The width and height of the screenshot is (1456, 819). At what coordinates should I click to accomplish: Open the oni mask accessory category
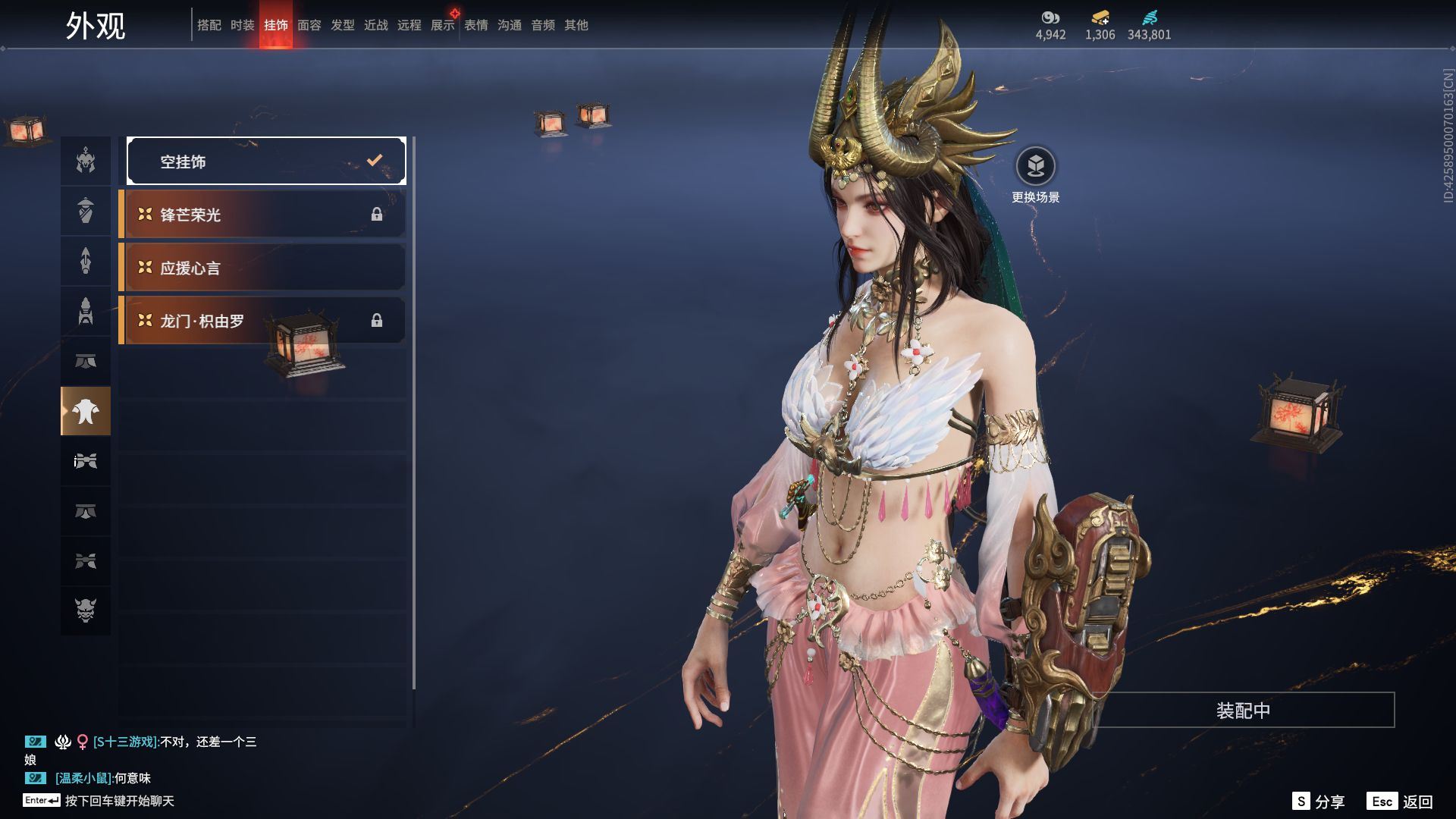click(86, 610)
